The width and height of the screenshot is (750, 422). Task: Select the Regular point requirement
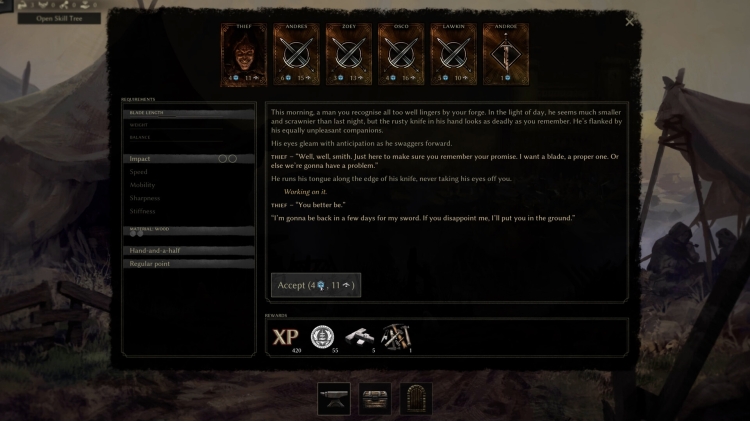point(189,263)
